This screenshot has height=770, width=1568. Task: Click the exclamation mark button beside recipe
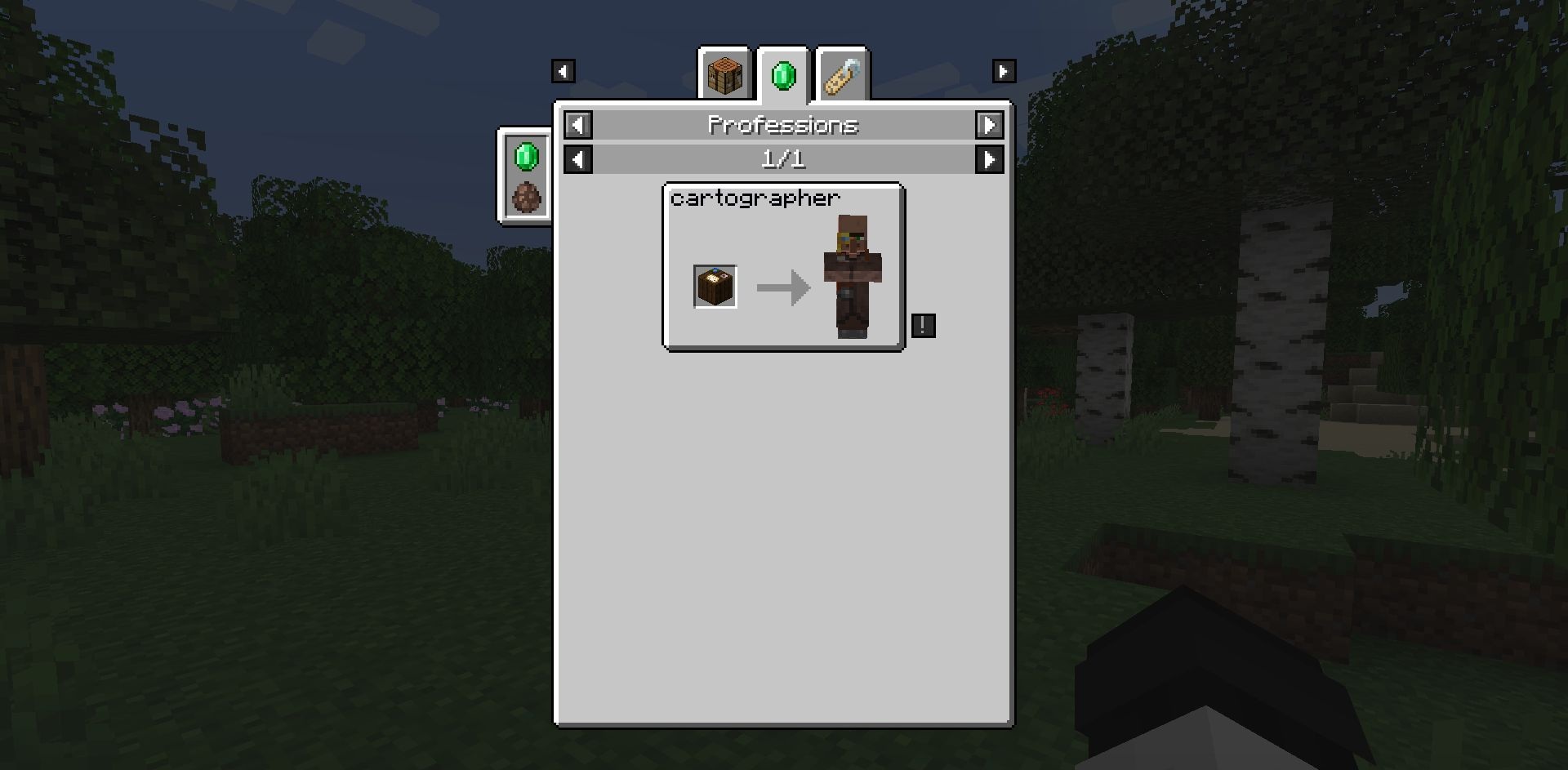[923, 326]
